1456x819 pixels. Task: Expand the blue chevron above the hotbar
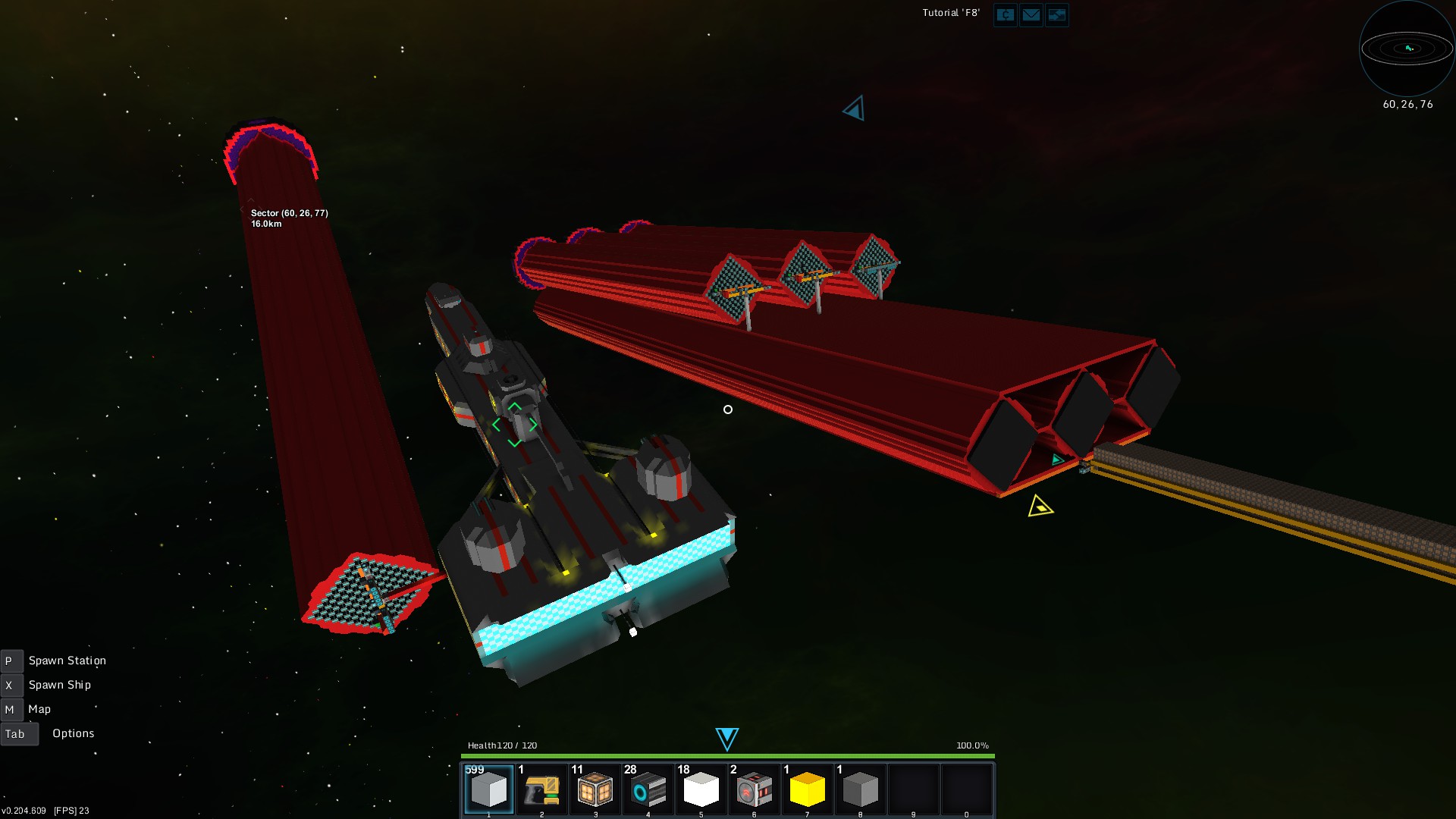point(727,736)
